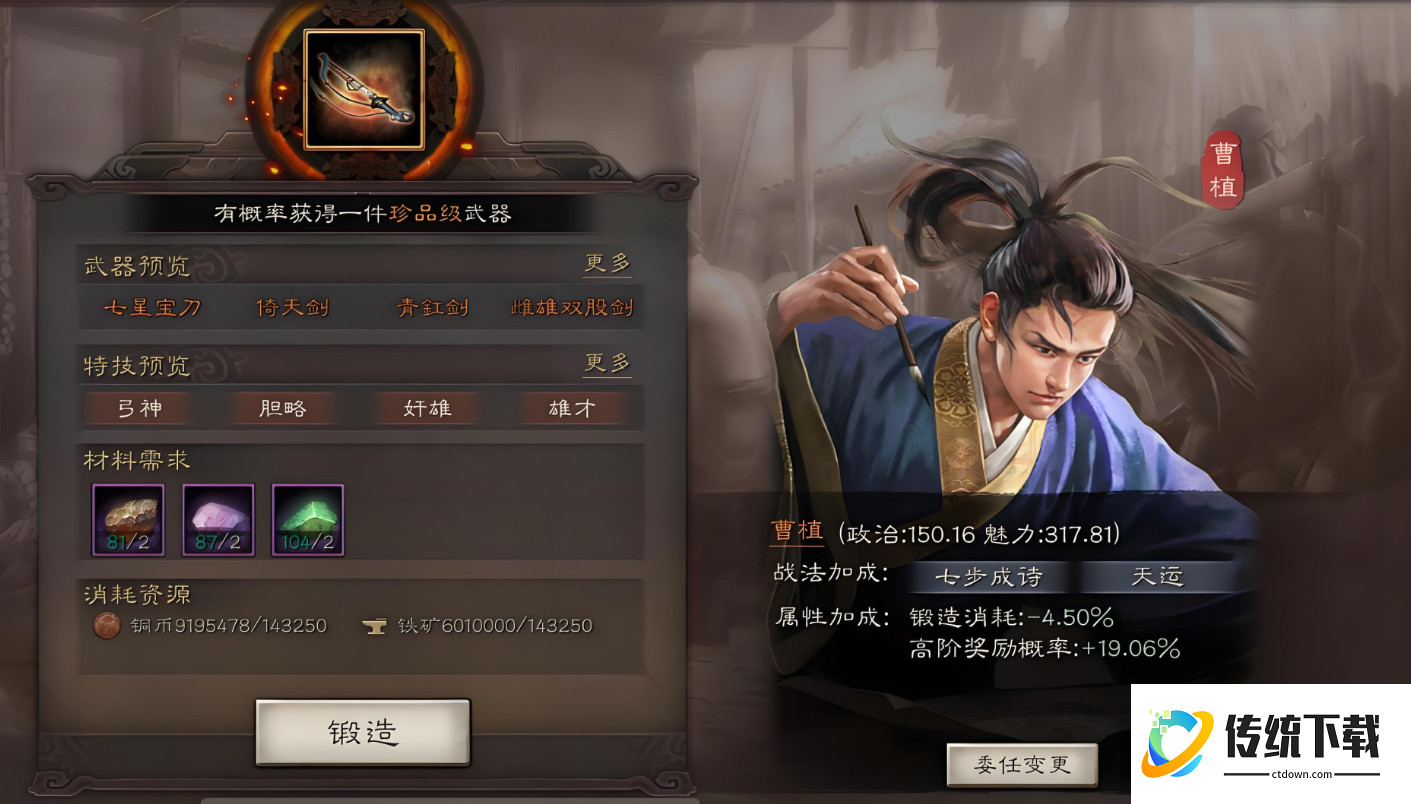The height and width of the screenshot is (804, 1411).
Task: Click the 曹植 name seal icon
Action: [1224, 168]
